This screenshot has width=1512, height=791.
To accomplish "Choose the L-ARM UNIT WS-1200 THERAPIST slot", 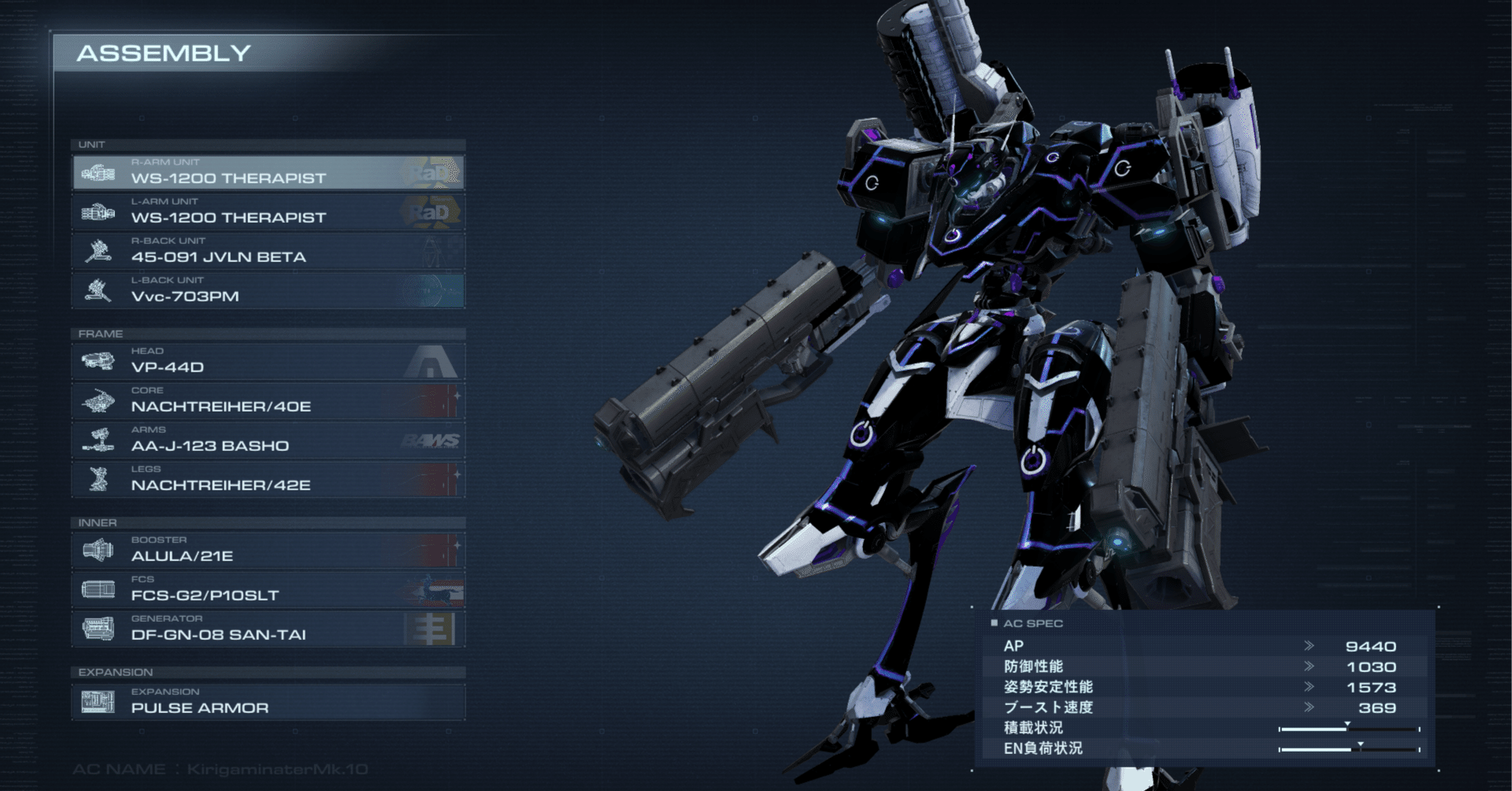I will point(268,212).
